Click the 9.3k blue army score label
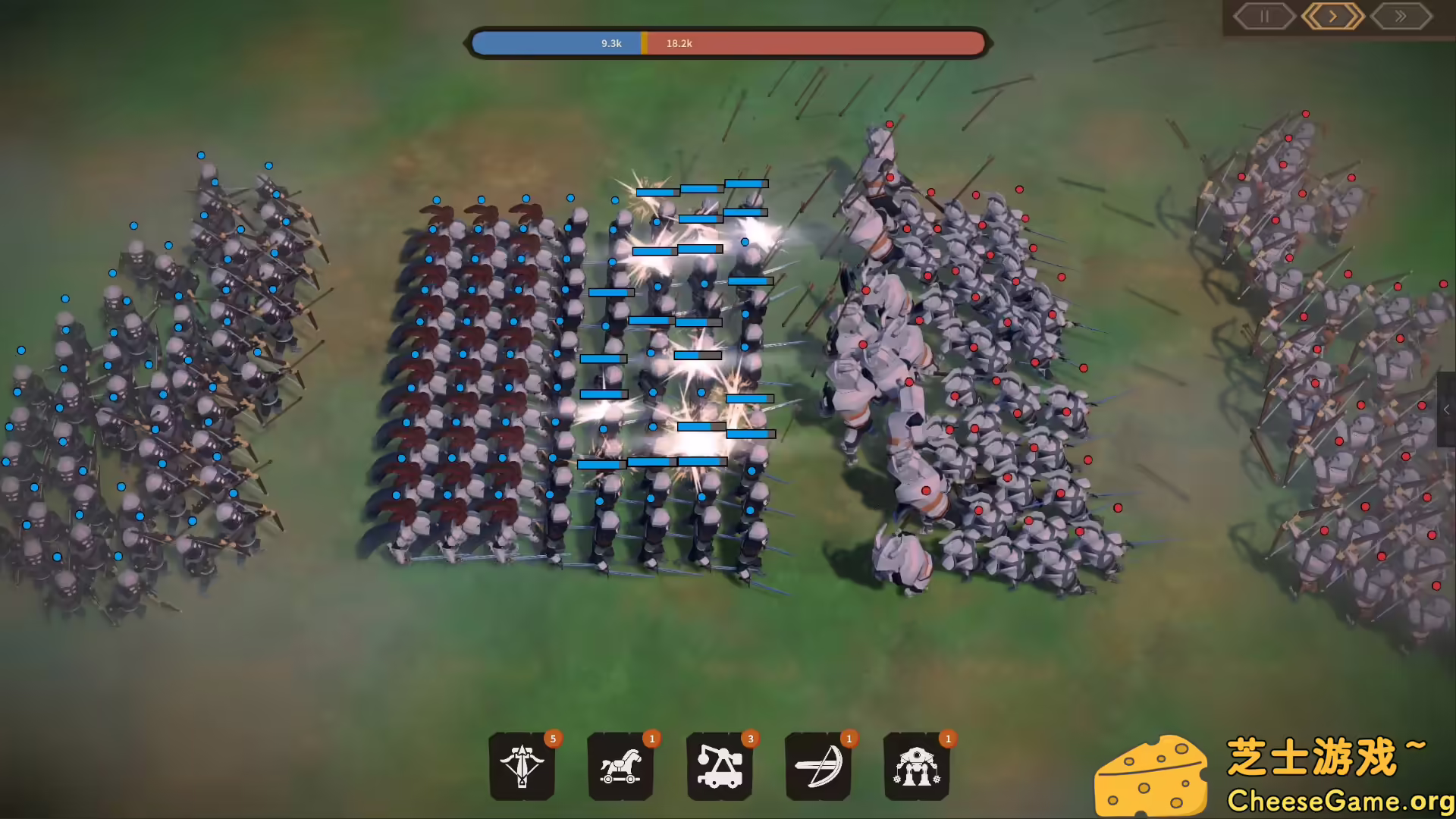This screenshot has height=819, width=1456. pyautogui.click(x=611, y=43)
